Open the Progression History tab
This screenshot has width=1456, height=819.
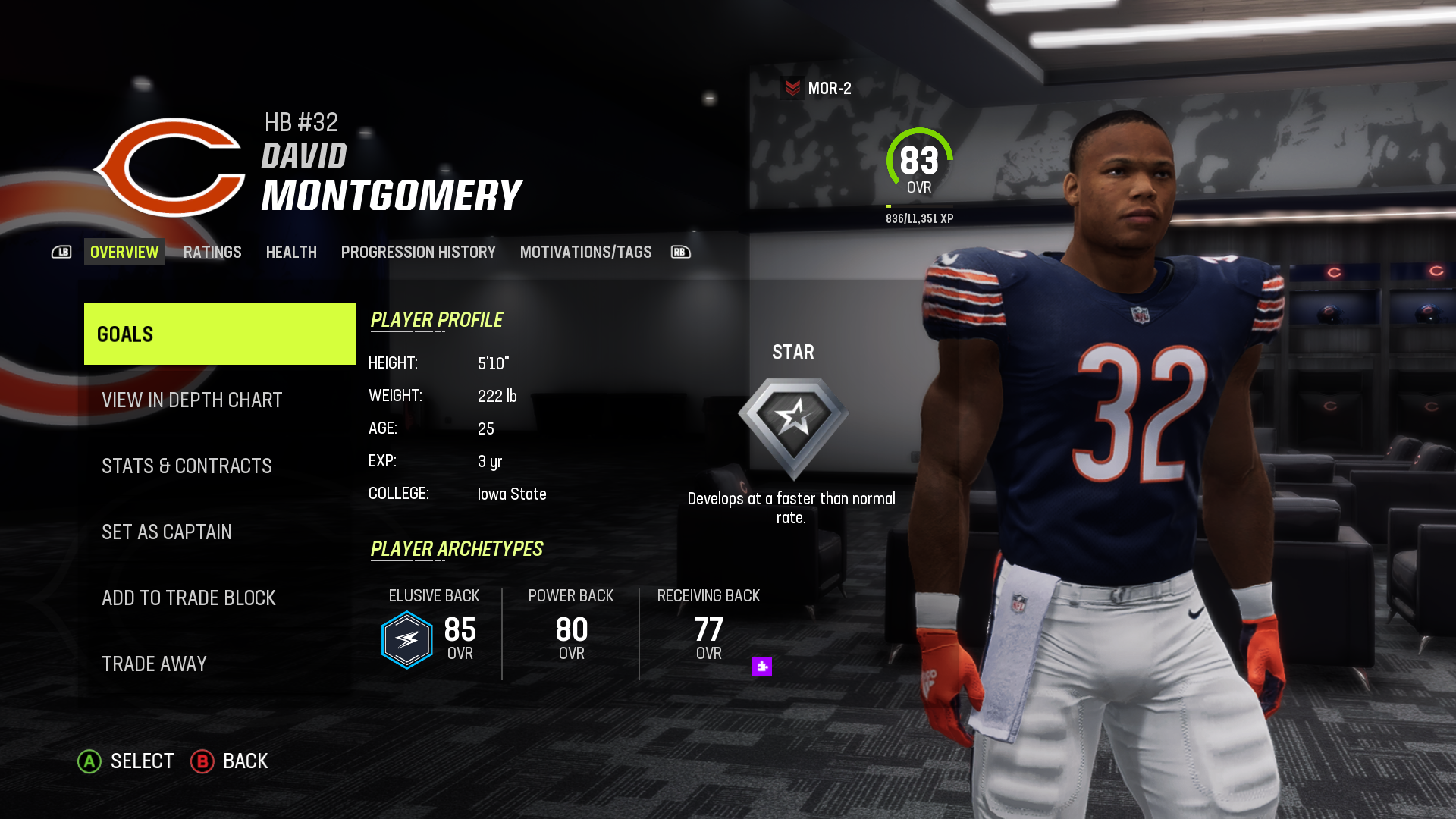point(418,252)
